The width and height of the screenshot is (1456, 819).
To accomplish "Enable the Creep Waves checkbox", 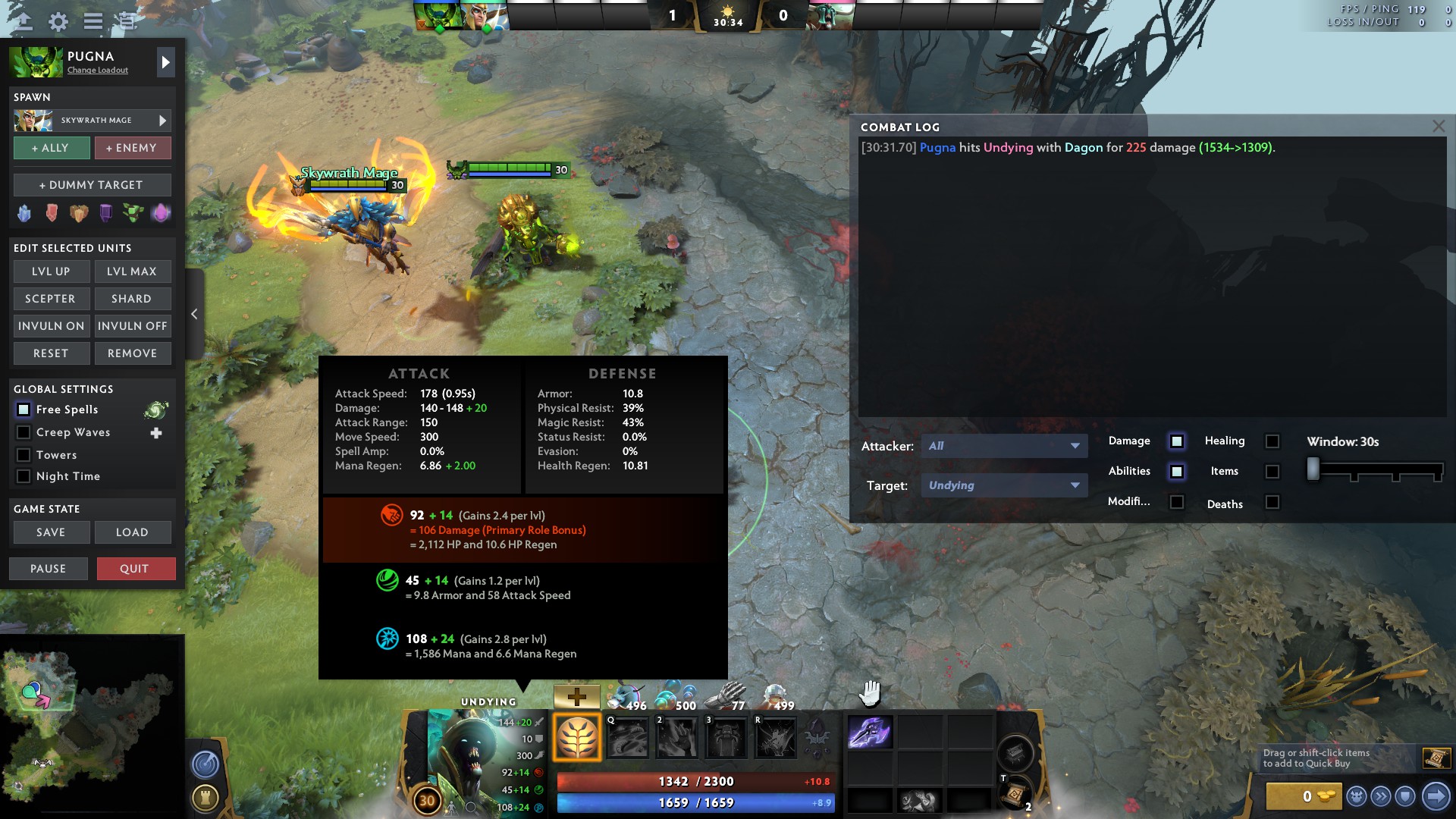I will (24, 432).
